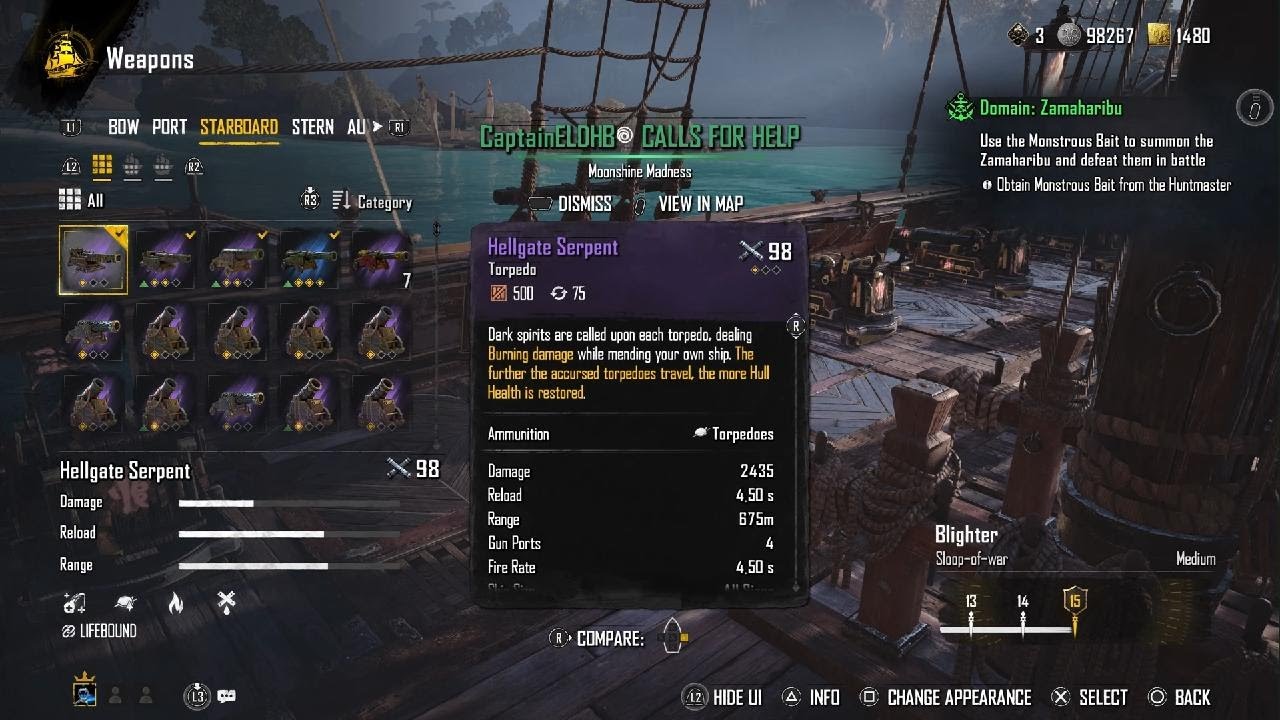The width and height of the screenshot is (1280, 720).
Task: Select the All weapons filter
Action: (82, 201)
